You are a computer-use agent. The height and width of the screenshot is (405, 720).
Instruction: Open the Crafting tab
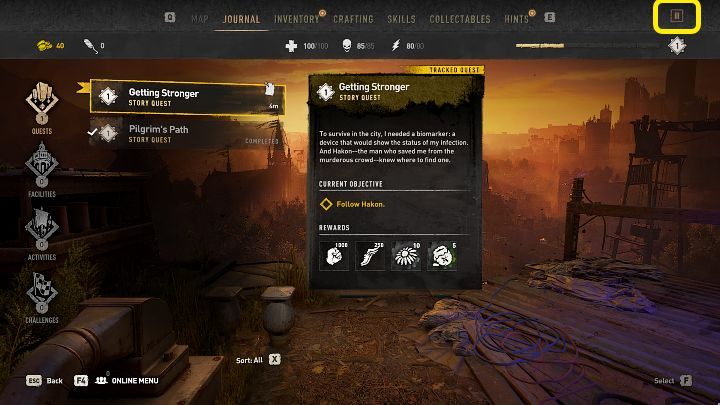coord(352,18)
